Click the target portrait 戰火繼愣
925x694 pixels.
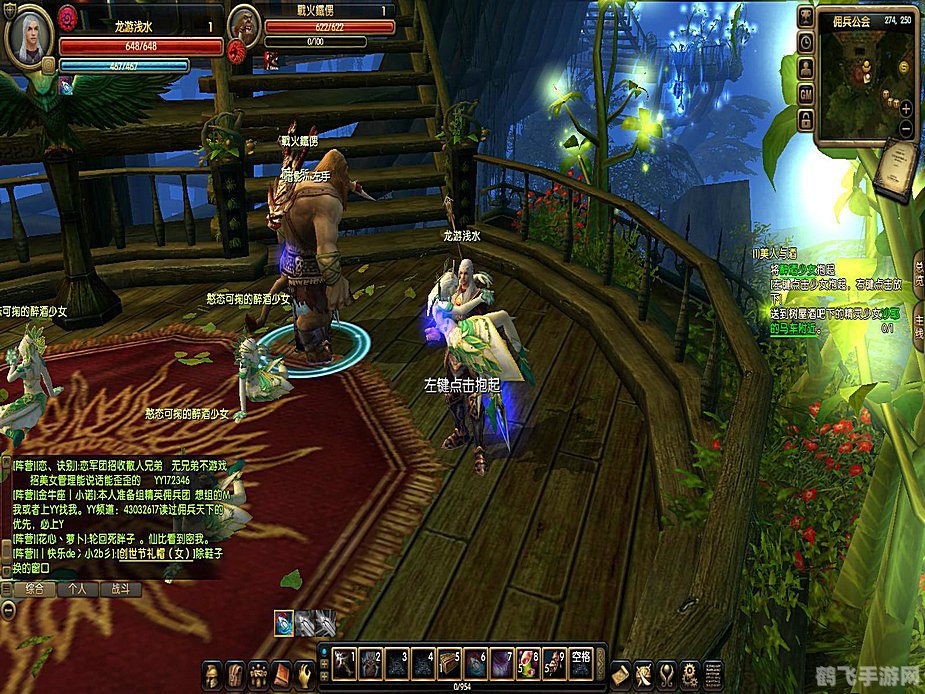pyautogui.click(x=244, y=28)
